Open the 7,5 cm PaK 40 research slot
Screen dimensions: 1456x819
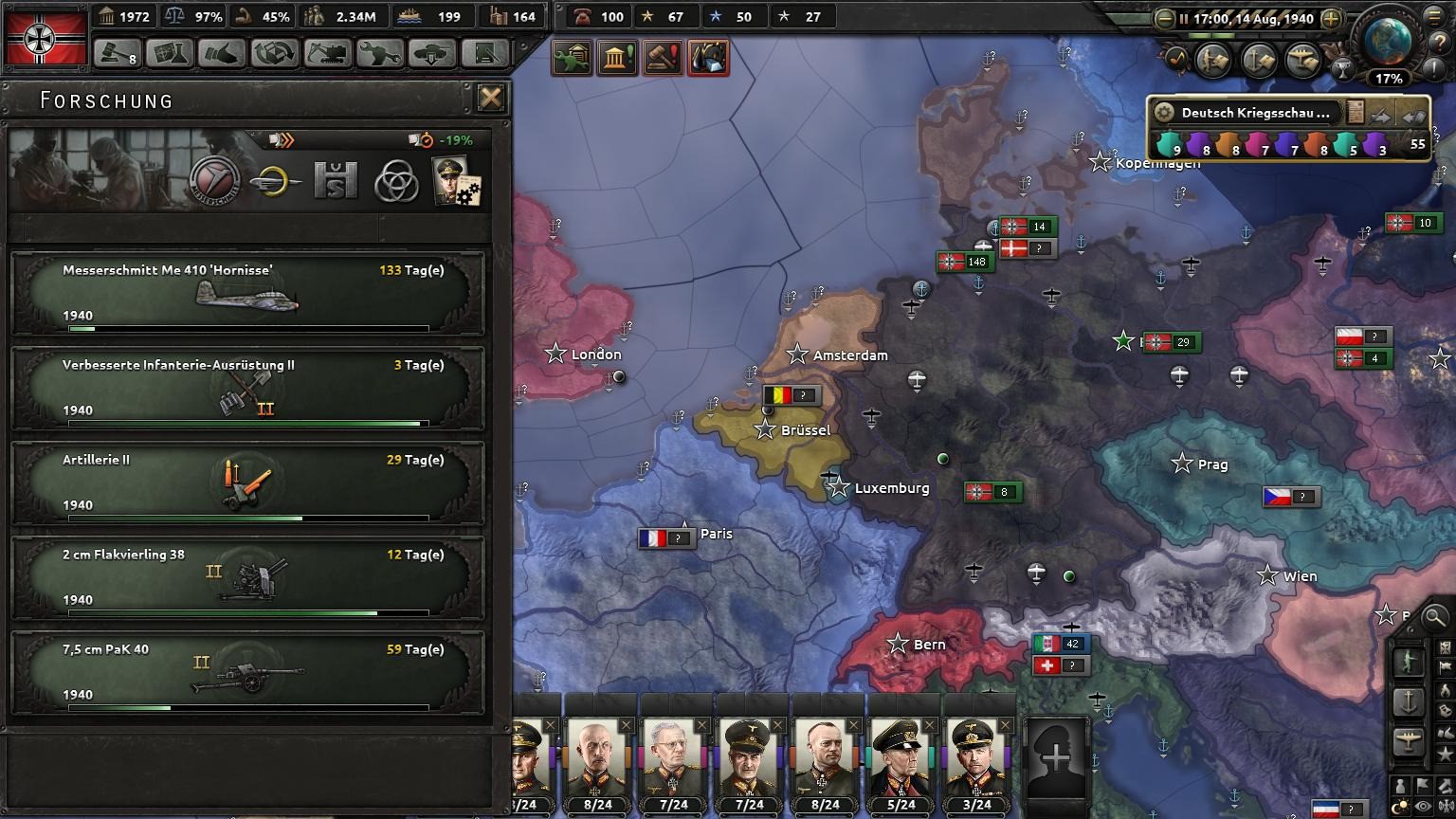247,672
